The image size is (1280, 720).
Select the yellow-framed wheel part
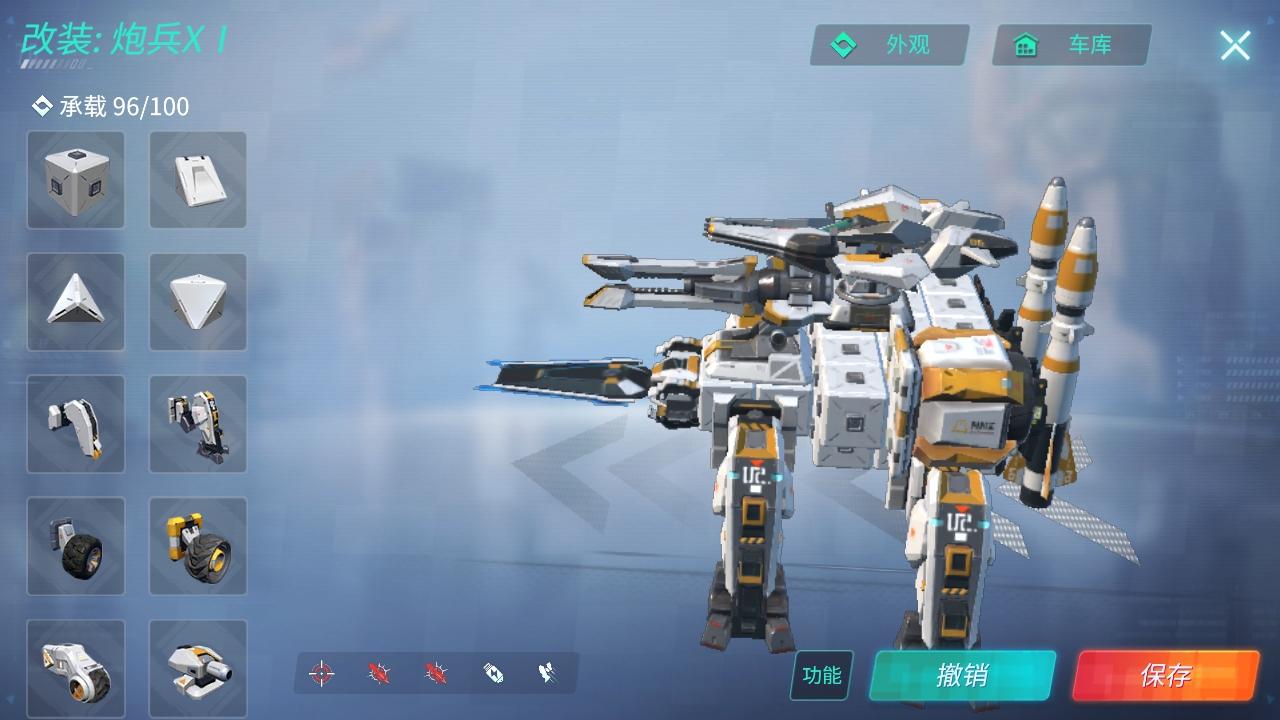tap(198, 546)
